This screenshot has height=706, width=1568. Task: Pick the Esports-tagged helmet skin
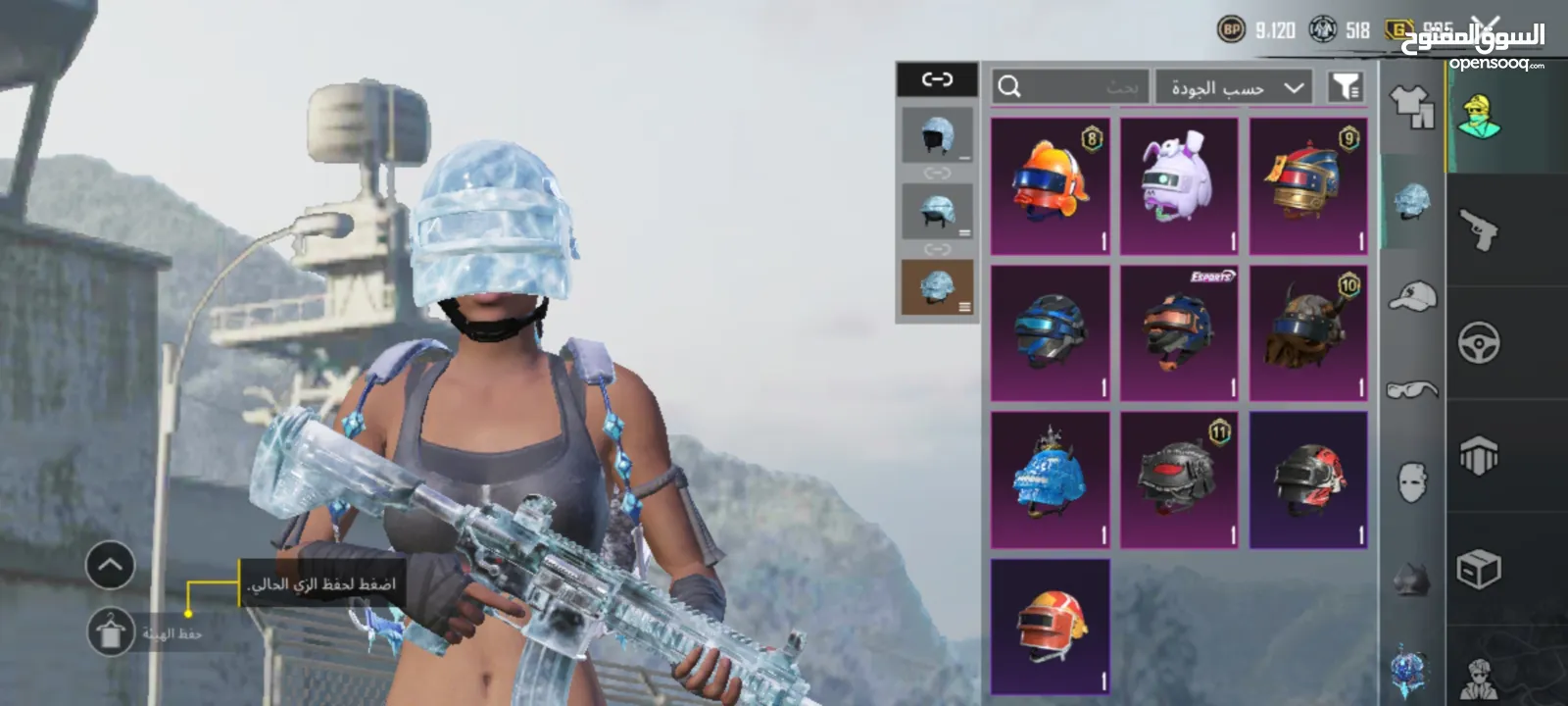click(x=1179, y=333)
